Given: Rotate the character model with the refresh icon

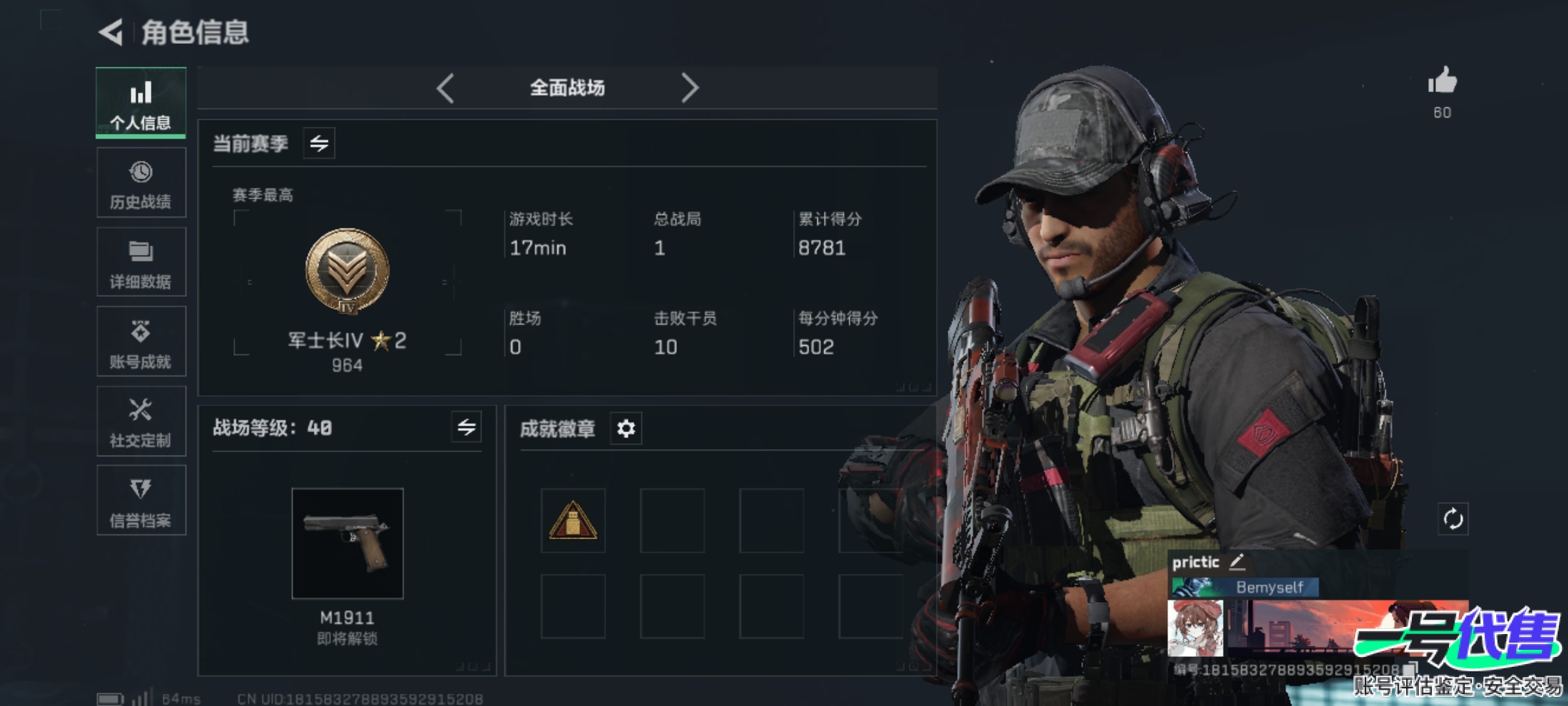Looking at the screenshot, I should click(x=1453, y=520).
